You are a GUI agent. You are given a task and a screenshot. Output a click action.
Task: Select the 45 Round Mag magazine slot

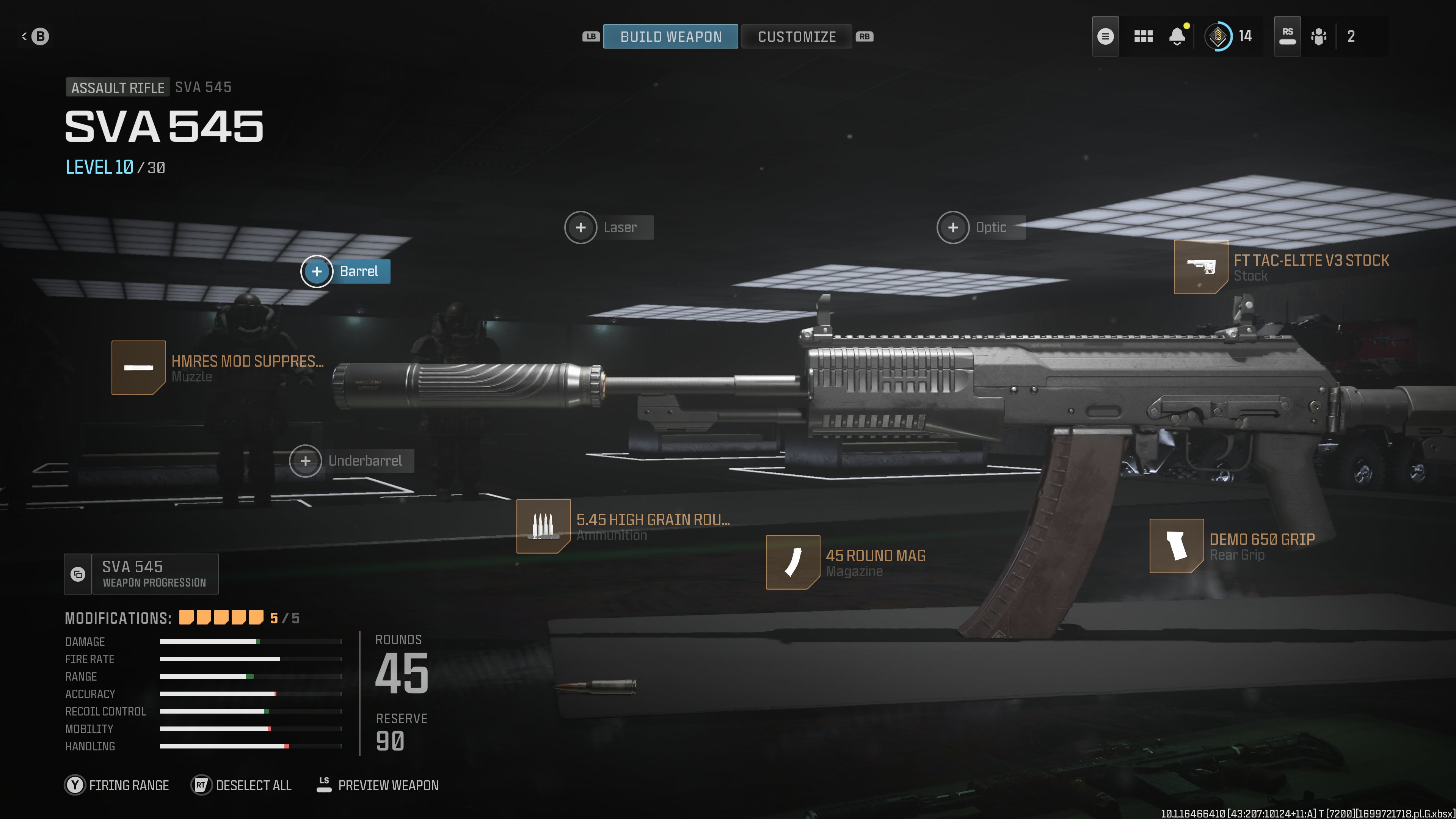794,562
